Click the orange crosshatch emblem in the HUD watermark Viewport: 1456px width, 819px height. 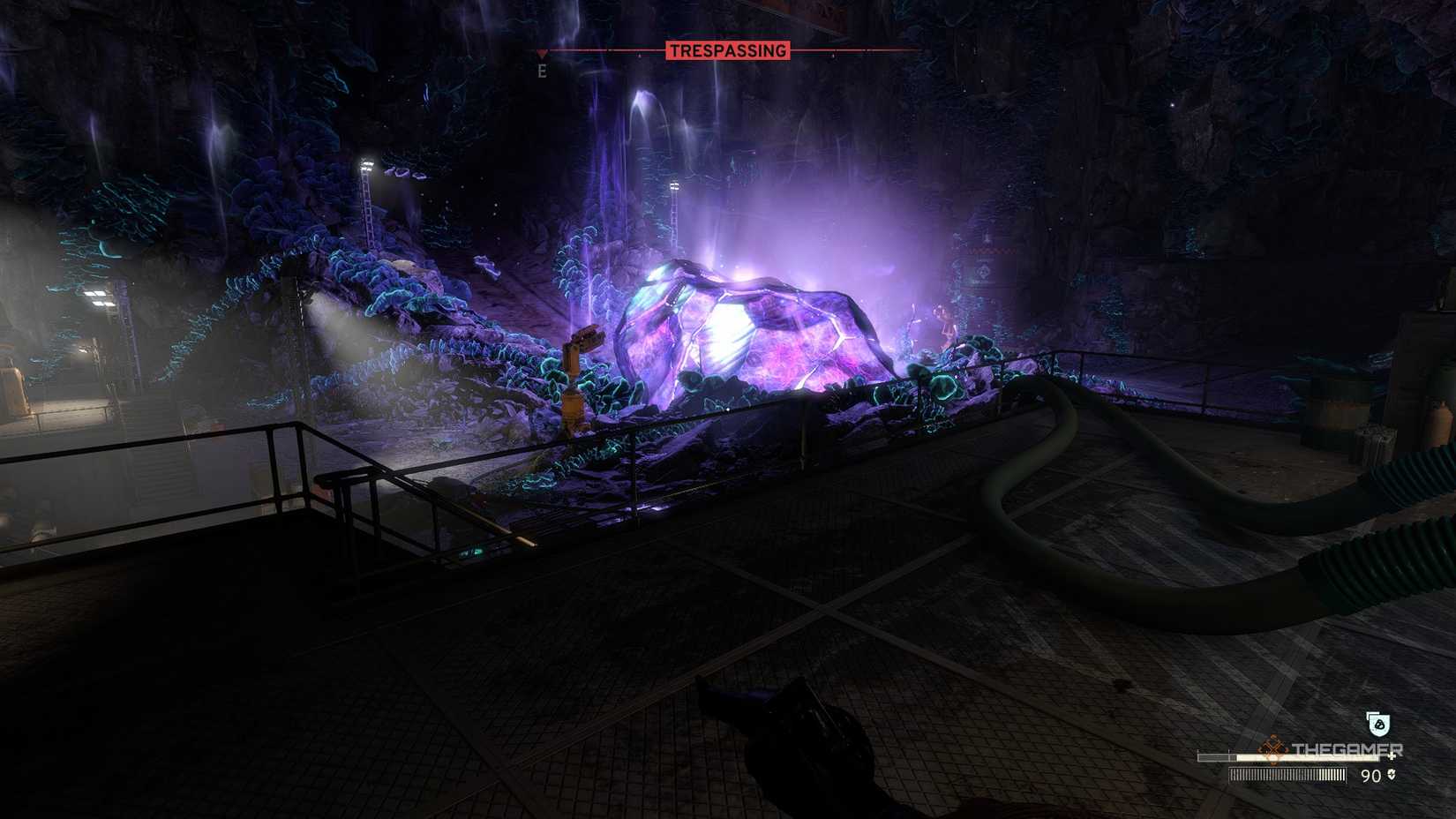[1272, 748]
